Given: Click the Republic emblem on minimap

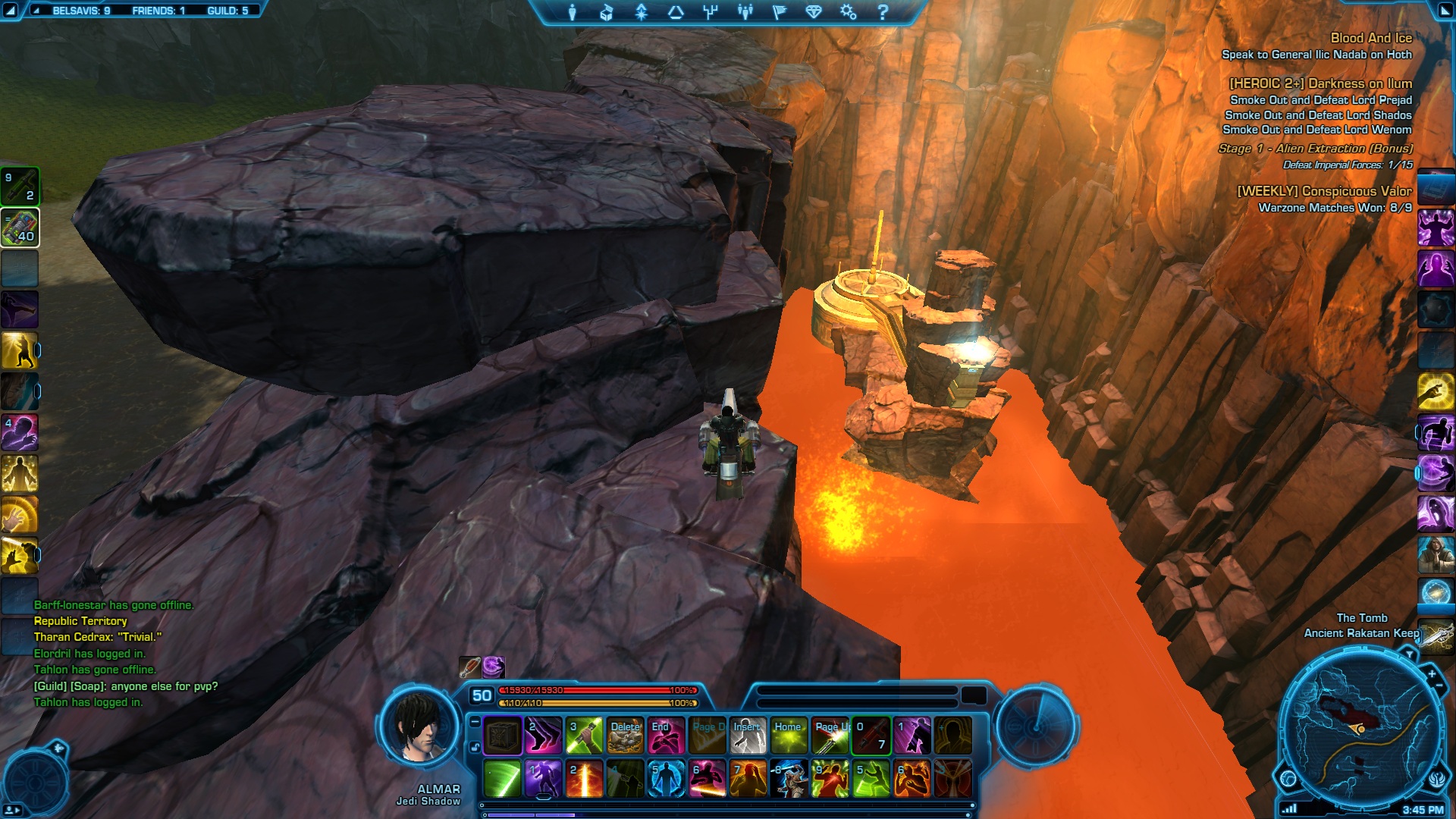Looking at the screenshot, I should [1437, 780].
